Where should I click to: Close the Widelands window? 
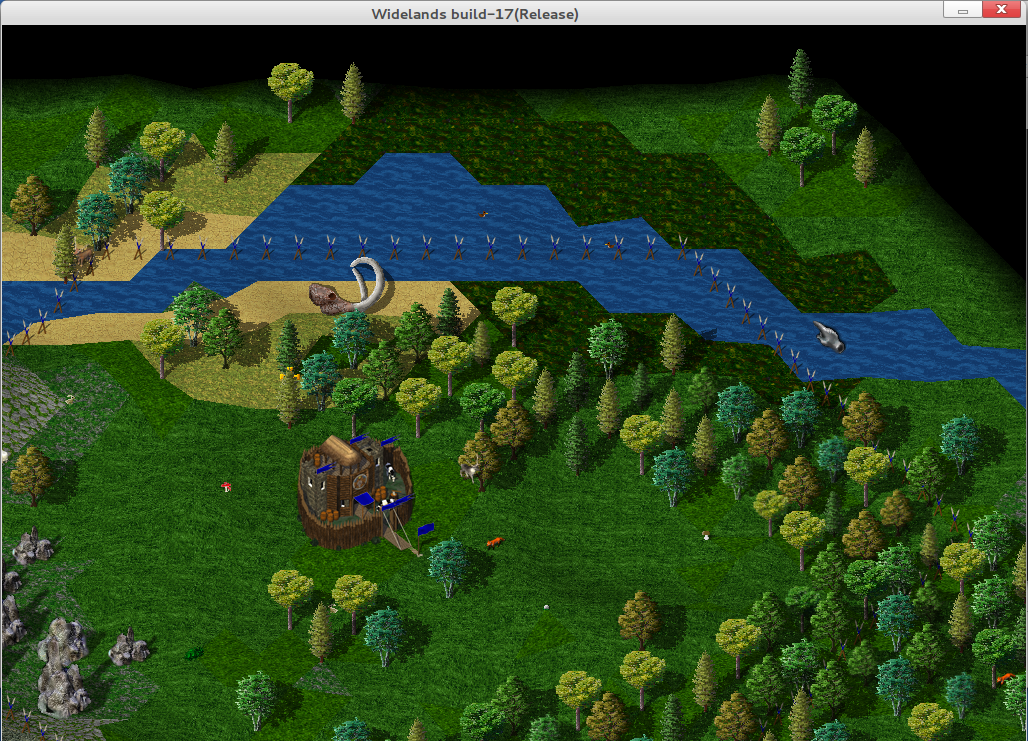pos(1002,11)
